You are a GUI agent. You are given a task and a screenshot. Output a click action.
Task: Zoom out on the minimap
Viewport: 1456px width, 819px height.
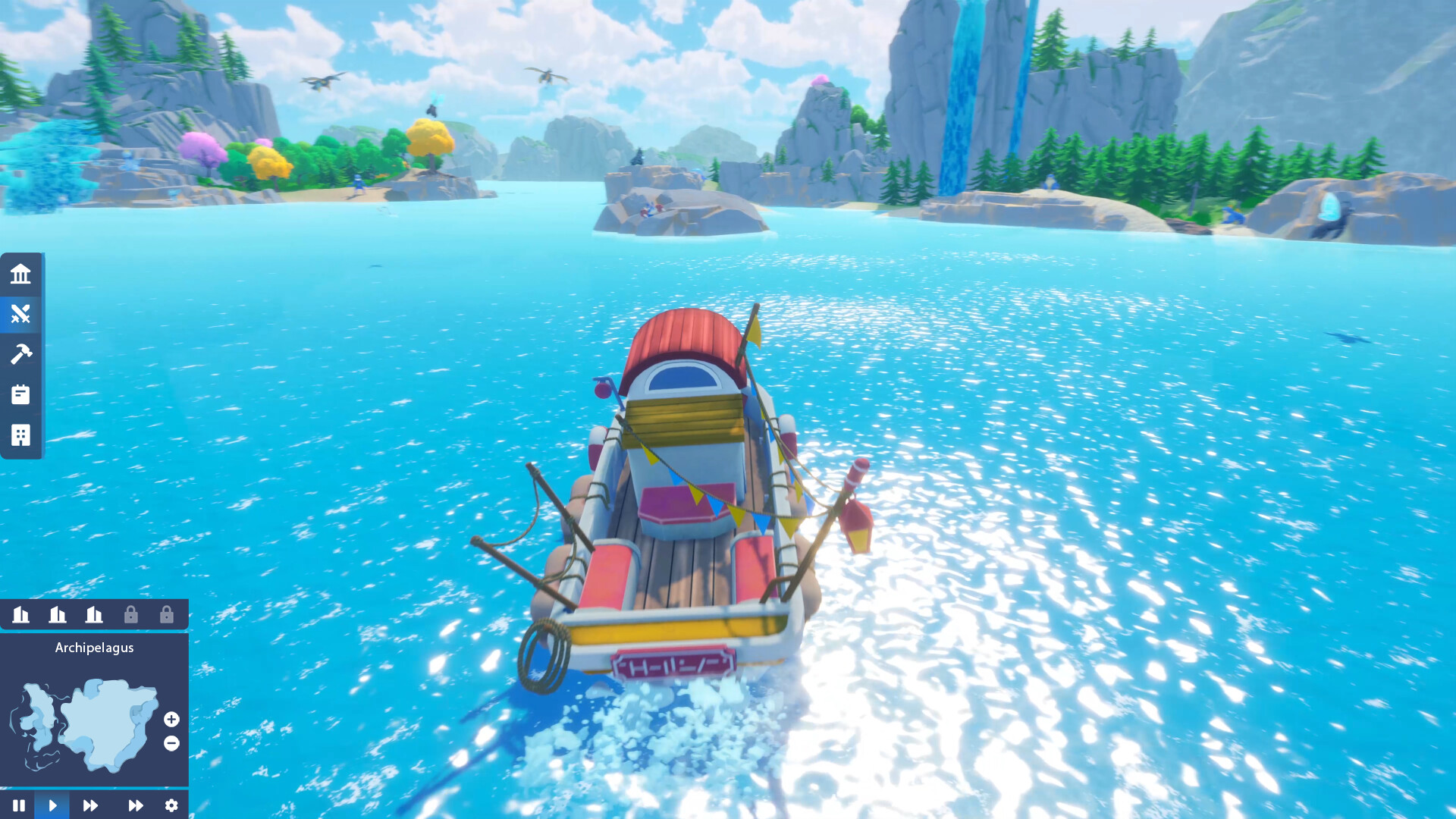[171, 744]
